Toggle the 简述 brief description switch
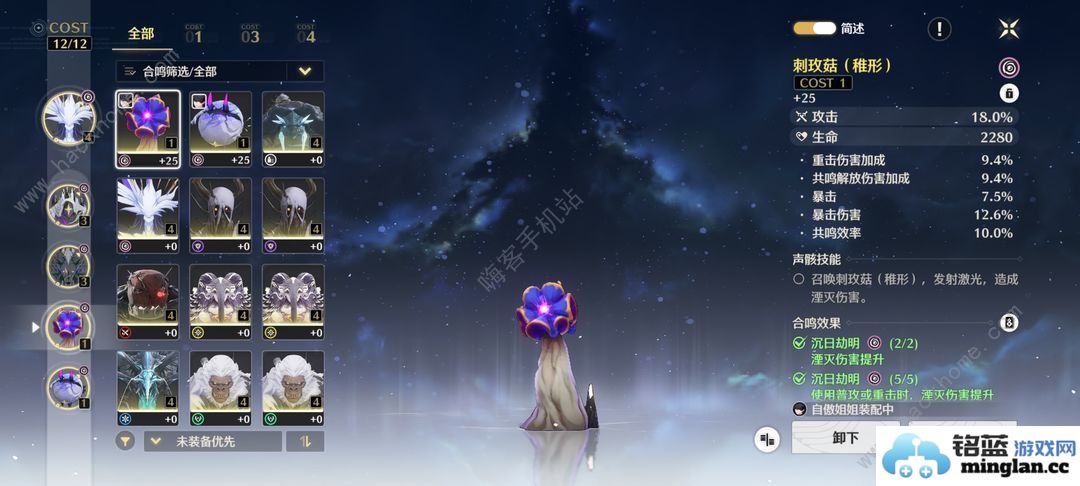 coord(815,29)
